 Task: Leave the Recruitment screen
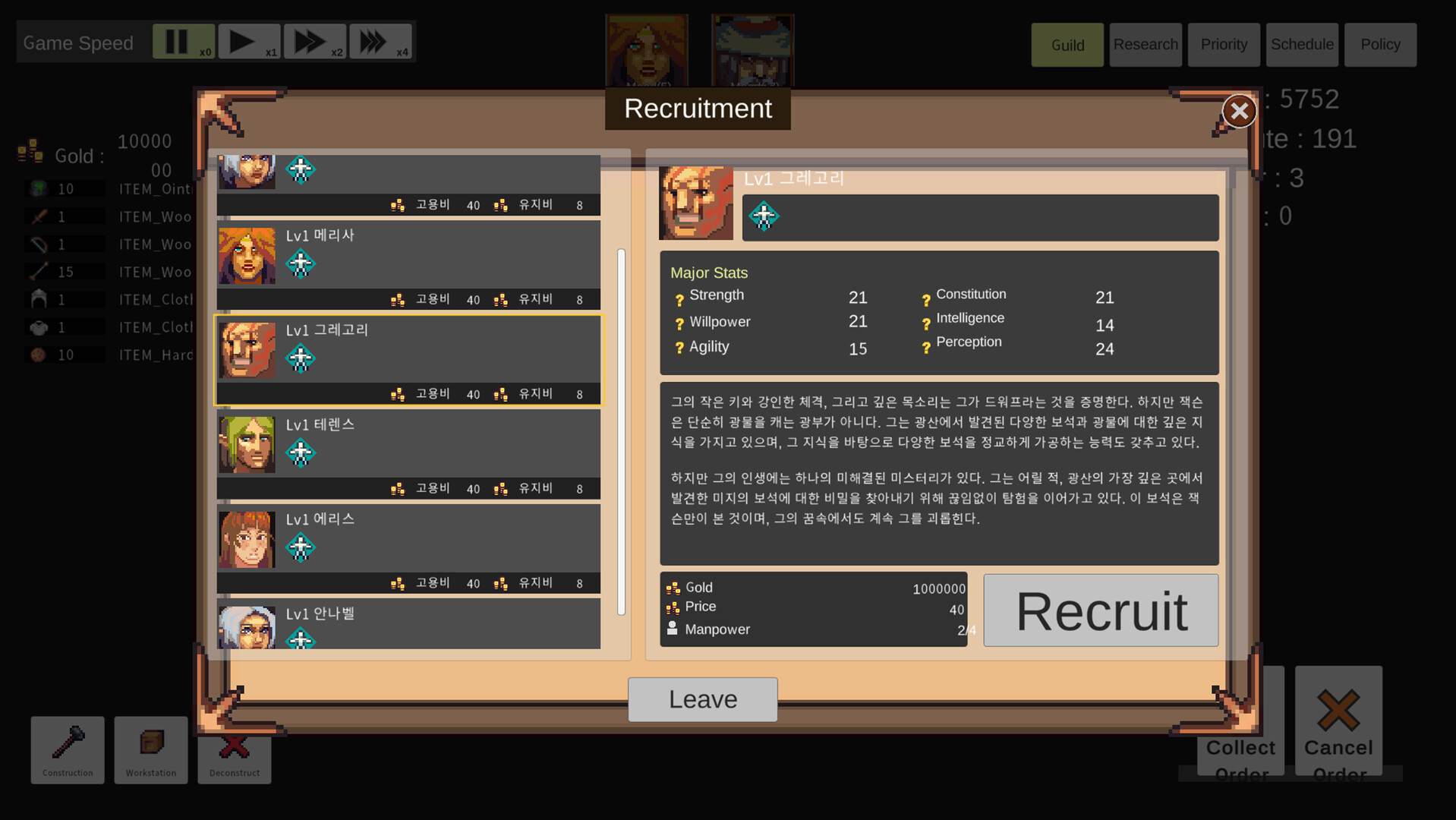[x=701, y=699]
